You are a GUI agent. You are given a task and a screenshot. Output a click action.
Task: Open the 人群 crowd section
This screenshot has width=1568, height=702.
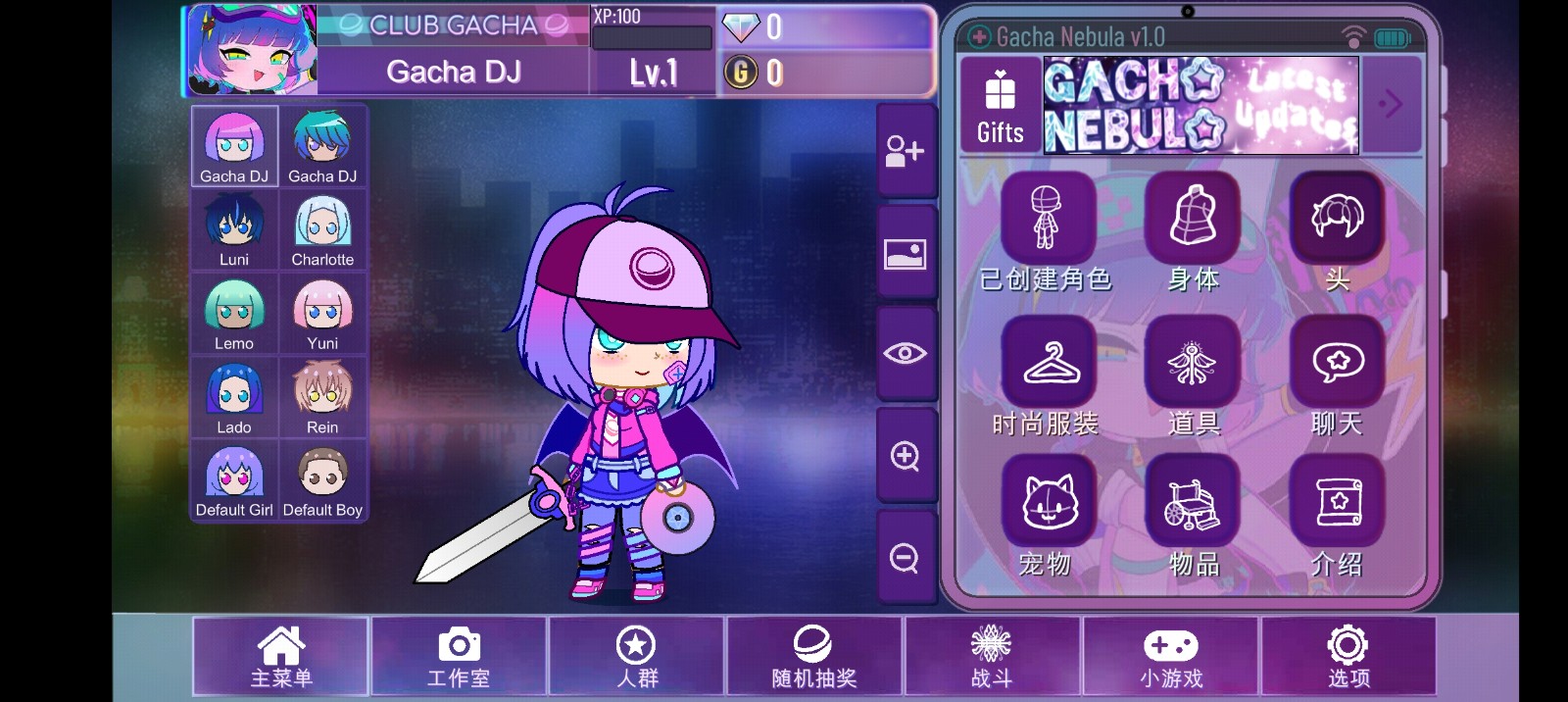(x=637, y=657)
